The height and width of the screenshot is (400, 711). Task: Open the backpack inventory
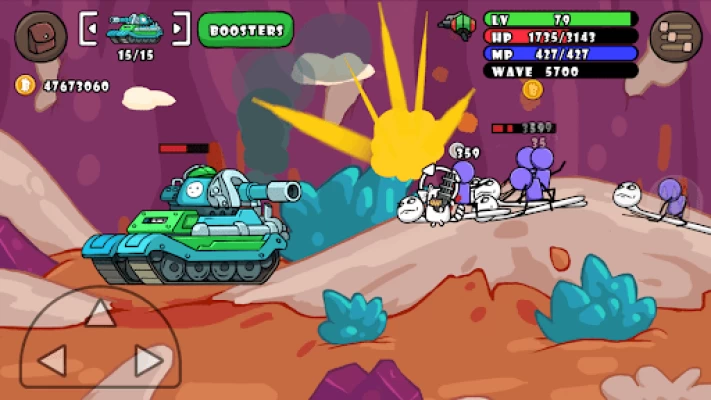(40, 35)
